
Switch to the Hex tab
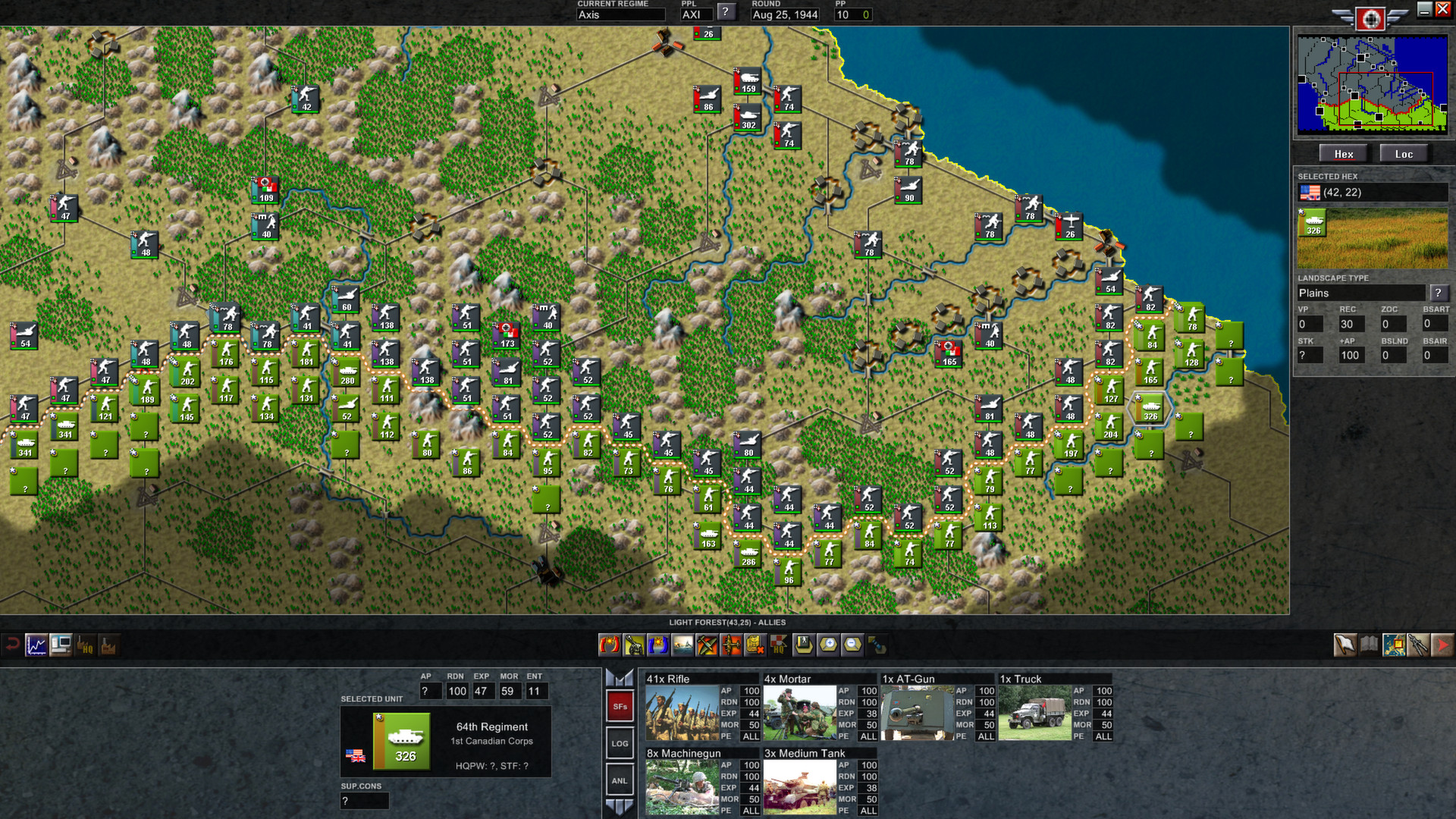tap(1343, 153)
